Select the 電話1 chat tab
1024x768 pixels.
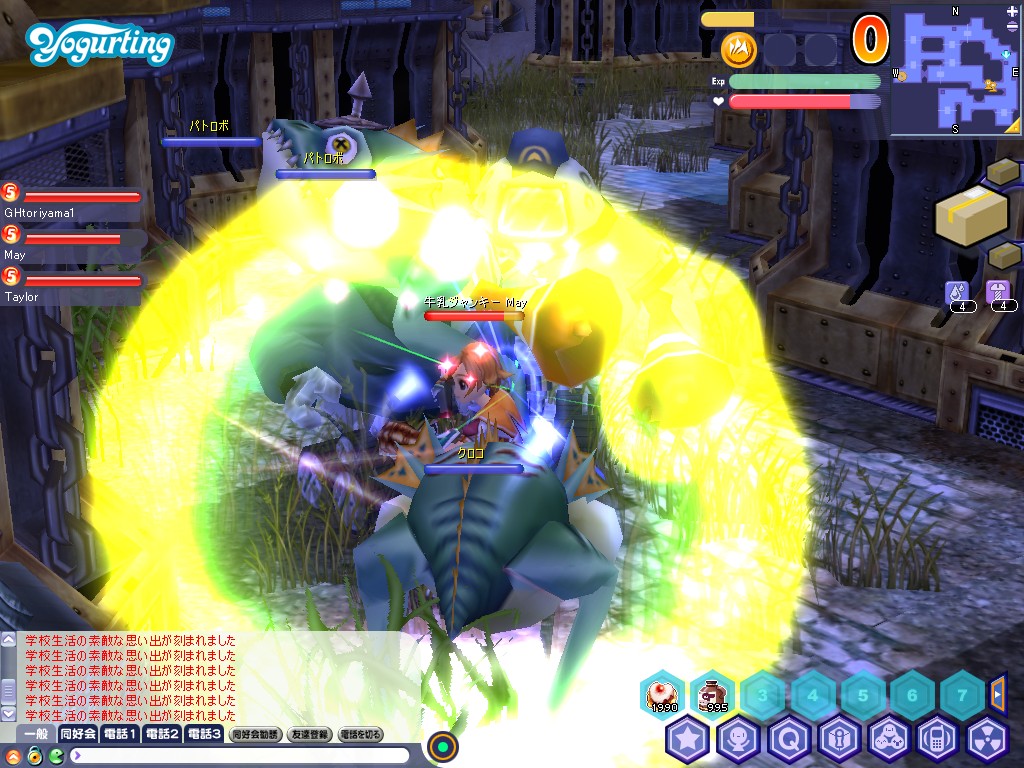[x=120, y=734]
